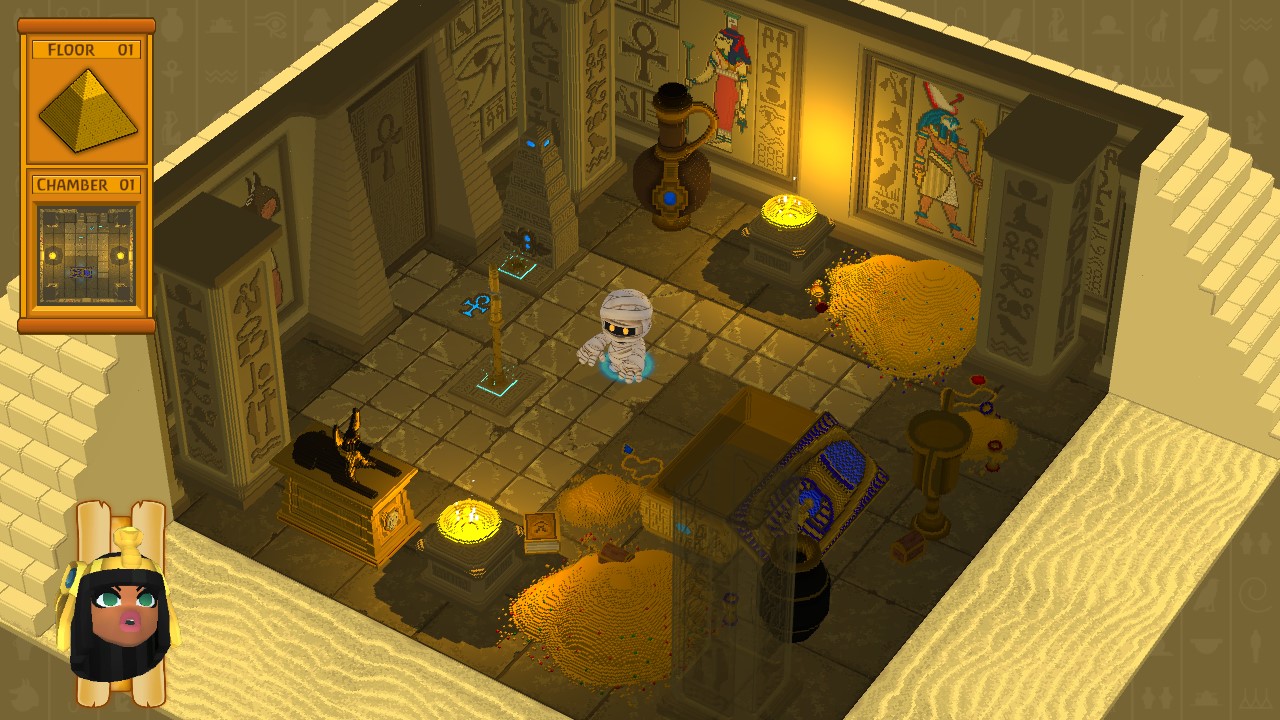Select the Floor 01 pyramid icon
The image size is (1280, 720).
85,105
